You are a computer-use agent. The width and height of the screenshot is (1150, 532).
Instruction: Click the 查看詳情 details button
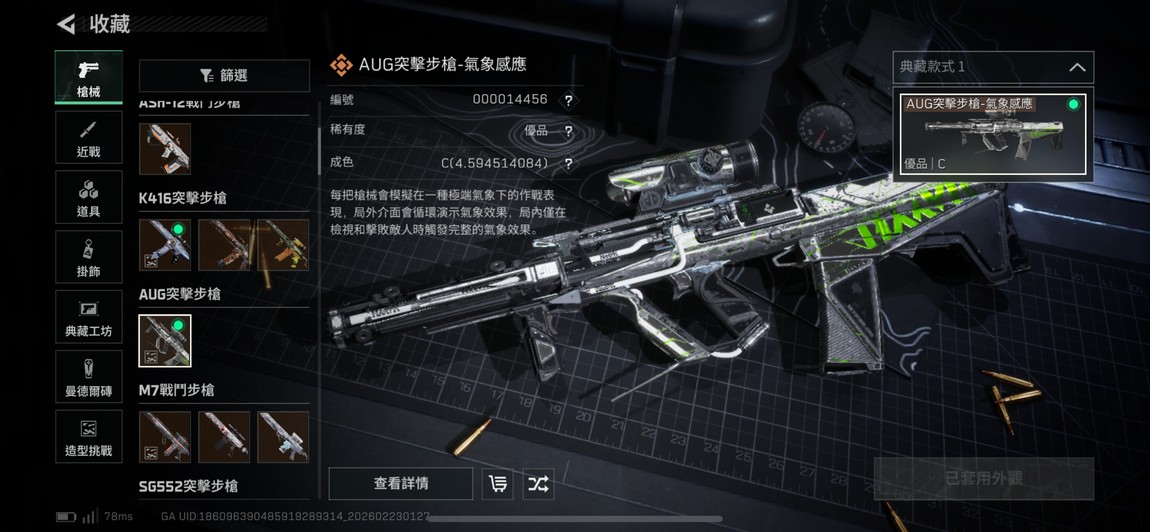coord(401,484)
